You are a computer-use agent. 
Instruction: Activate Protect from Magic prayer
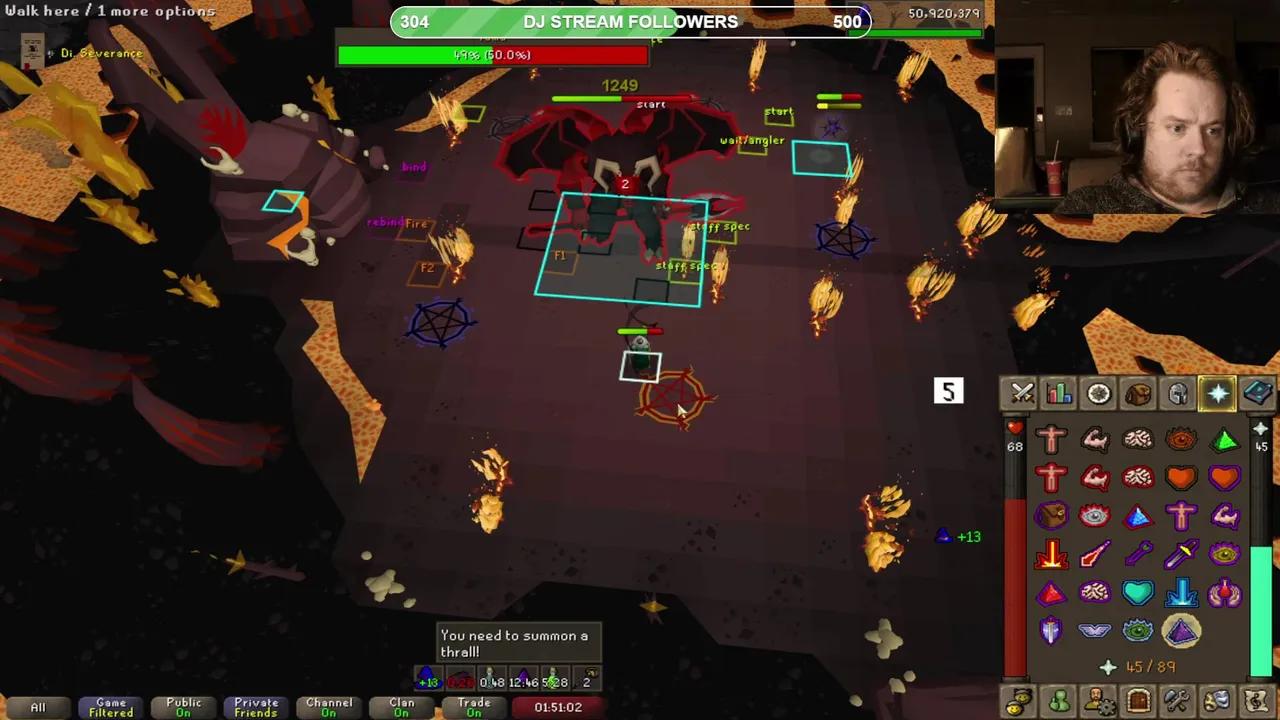coord(1095,554)
